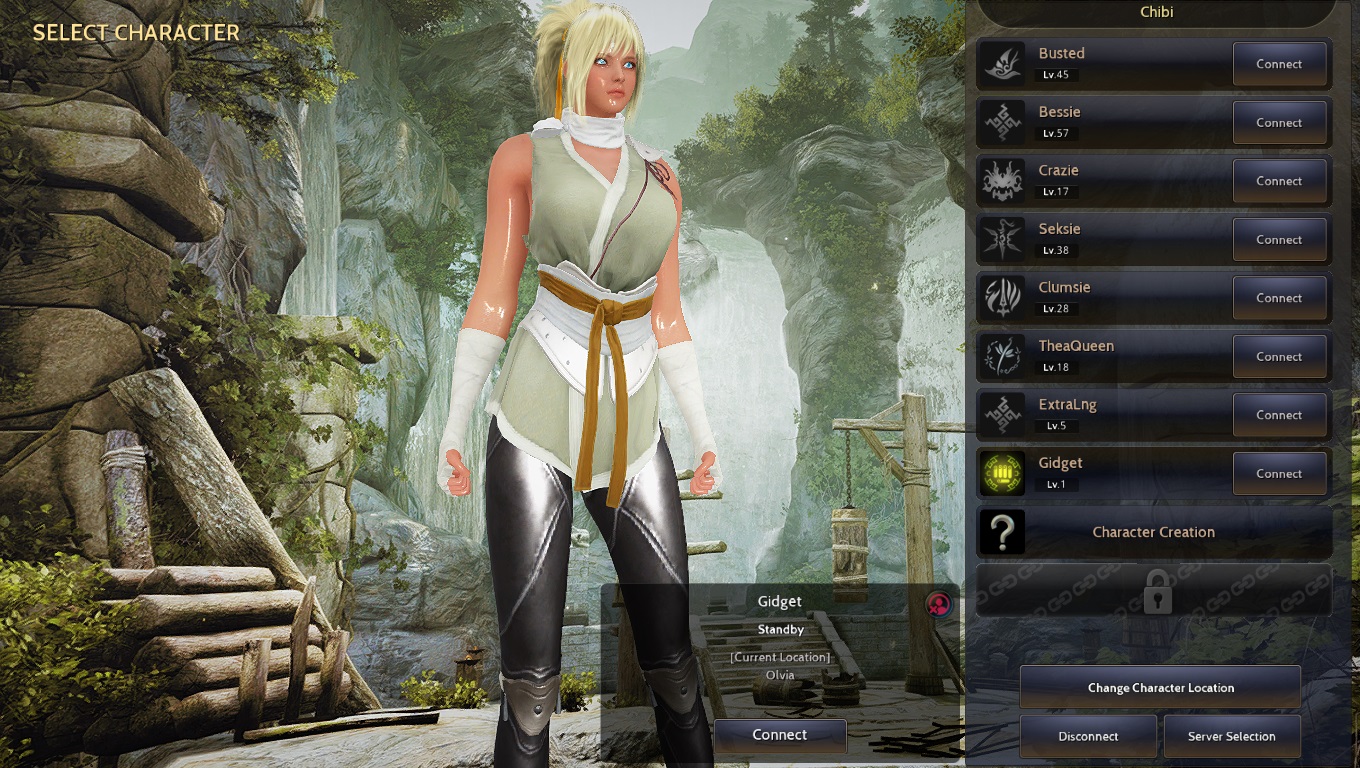Connect with the character Crazie
This screenshot has width=1360, height=768.
pos(1279,181)
